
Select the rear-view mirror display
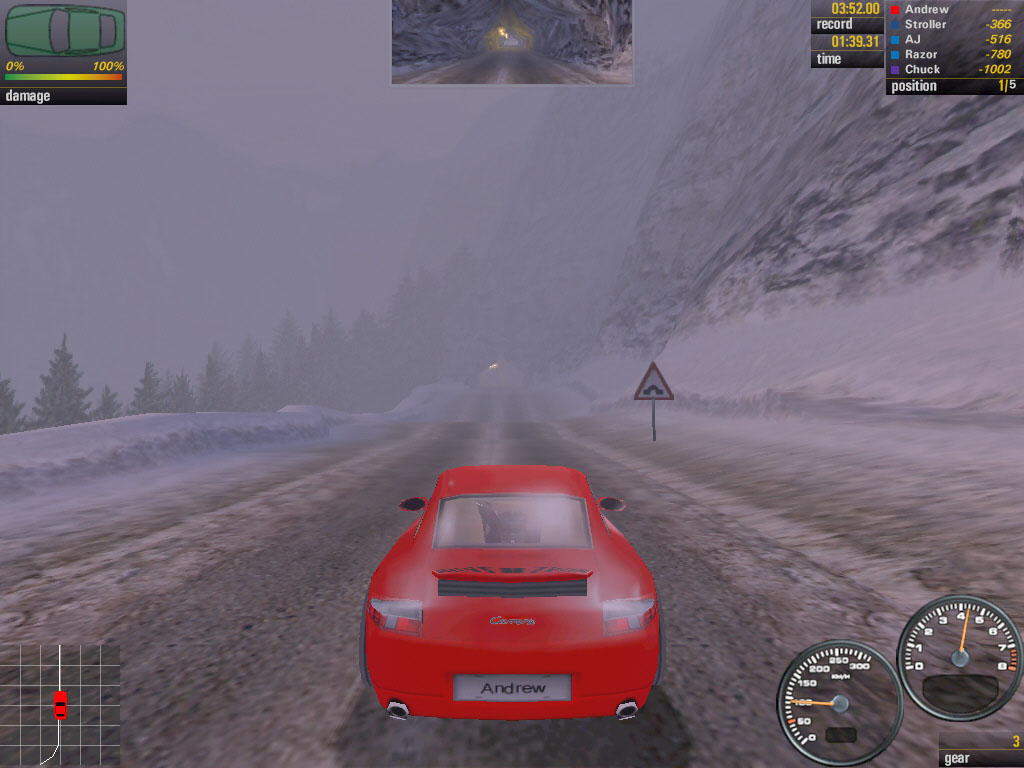click(511, 41)
